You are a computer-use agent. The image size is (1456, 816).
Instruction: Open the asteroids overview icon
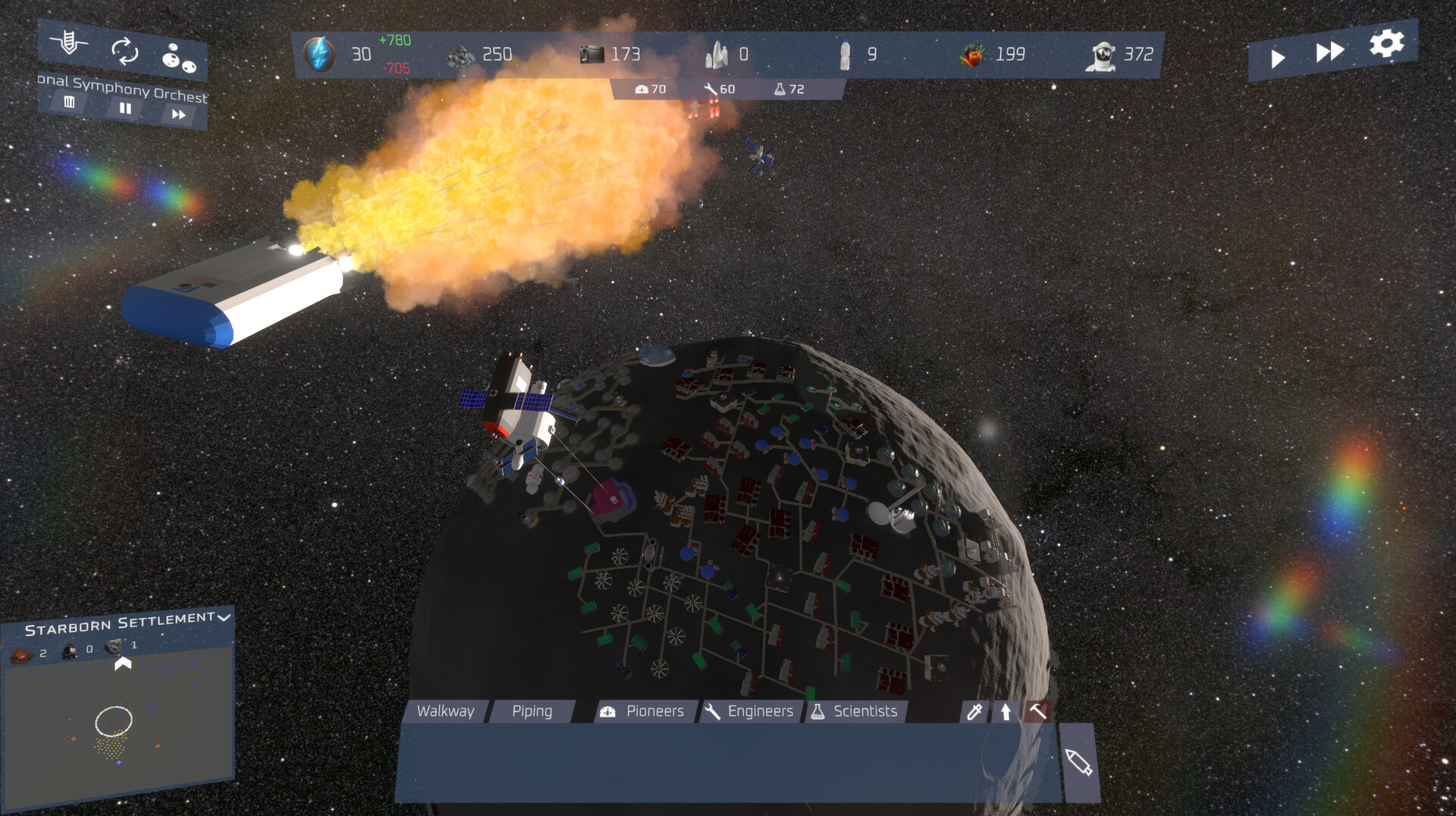(179, 58)
